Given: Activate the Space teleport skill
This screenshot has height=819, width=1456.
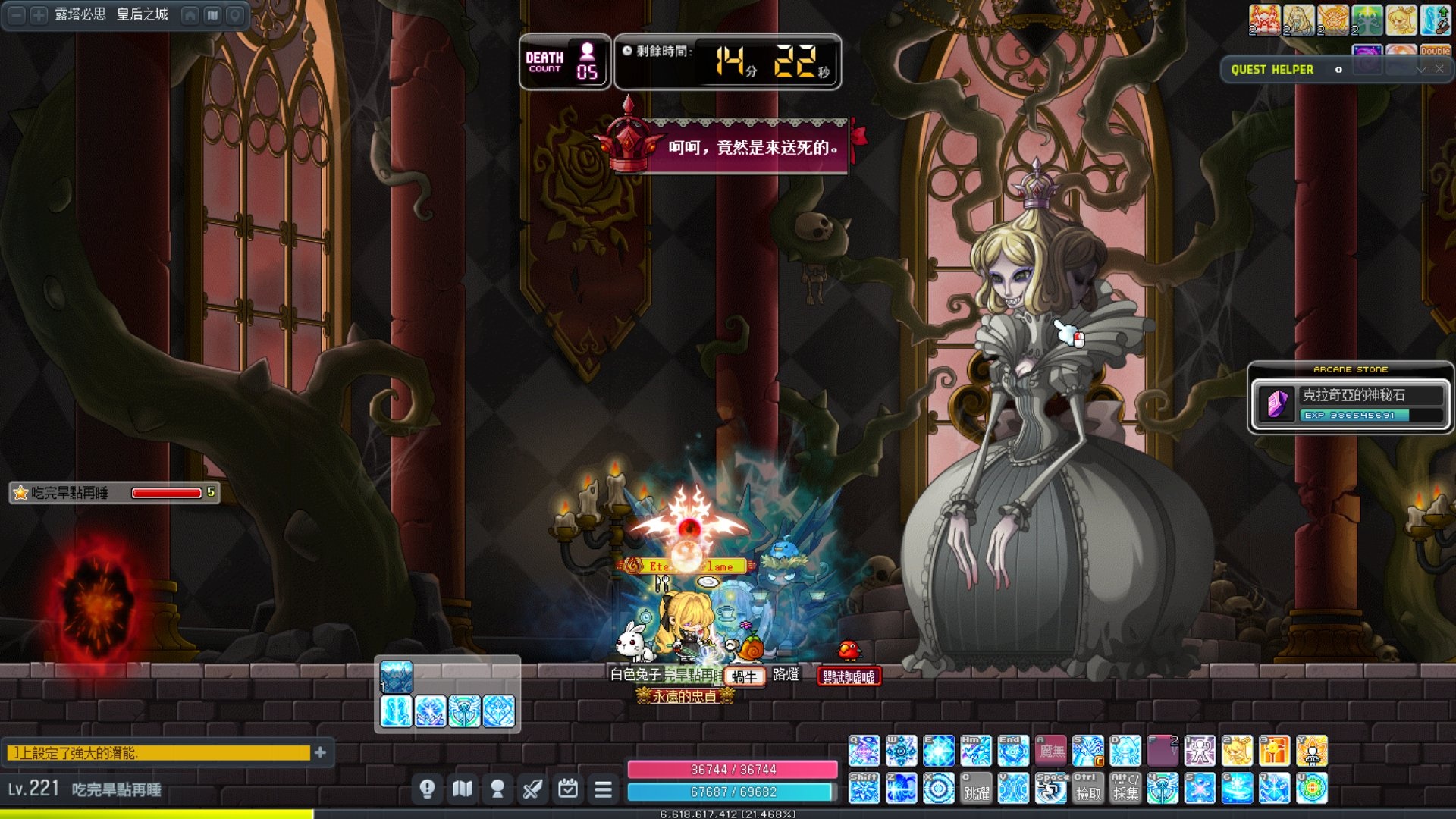Looking at the screenshot, I should click(1051, 789).
